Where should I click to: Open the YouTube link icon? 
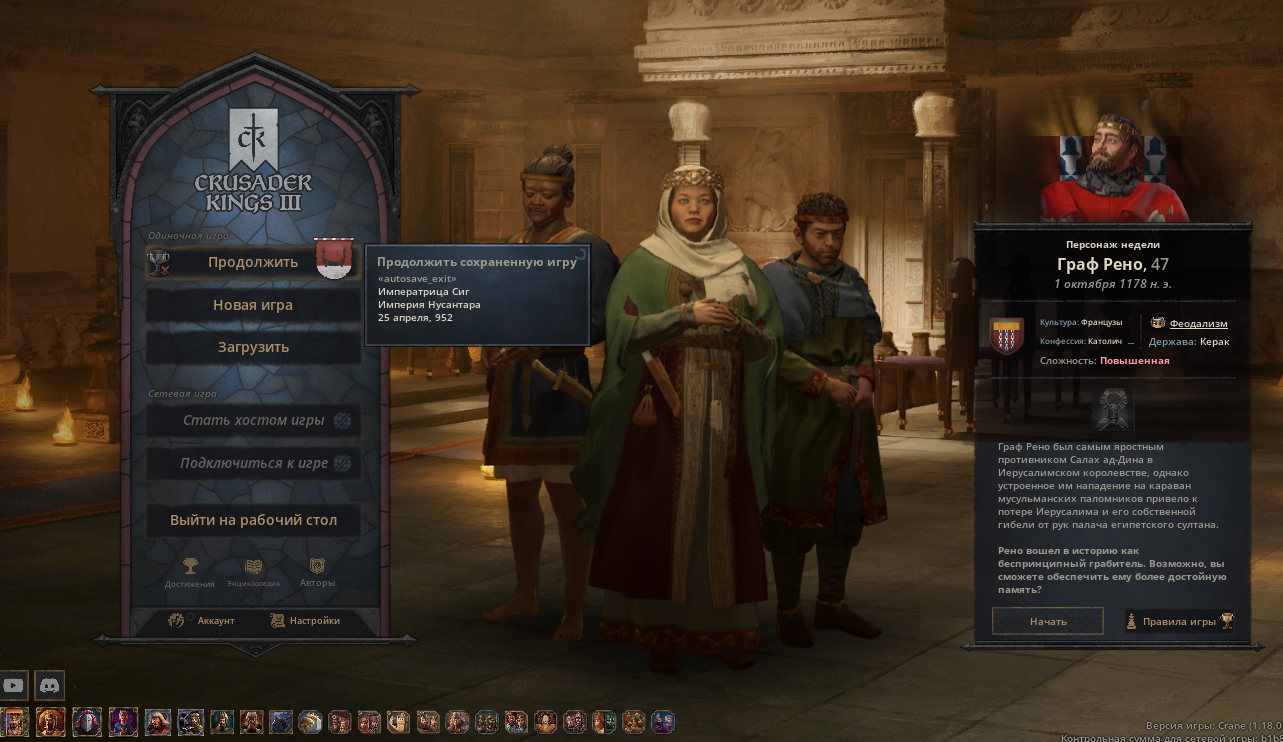point(14,685)
